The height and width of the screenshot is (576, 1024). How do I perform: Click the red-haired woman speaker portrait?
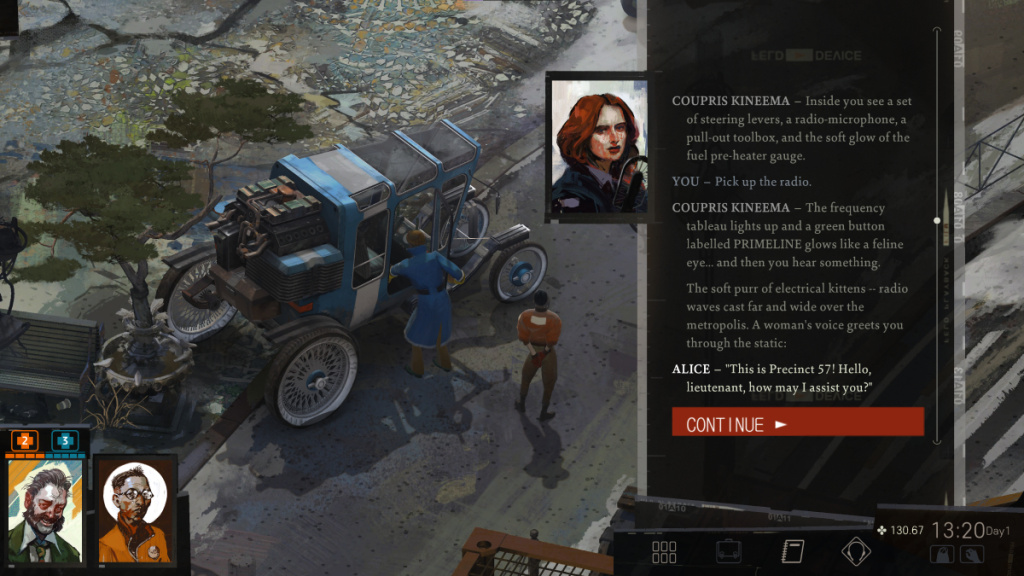pos(598,146)
